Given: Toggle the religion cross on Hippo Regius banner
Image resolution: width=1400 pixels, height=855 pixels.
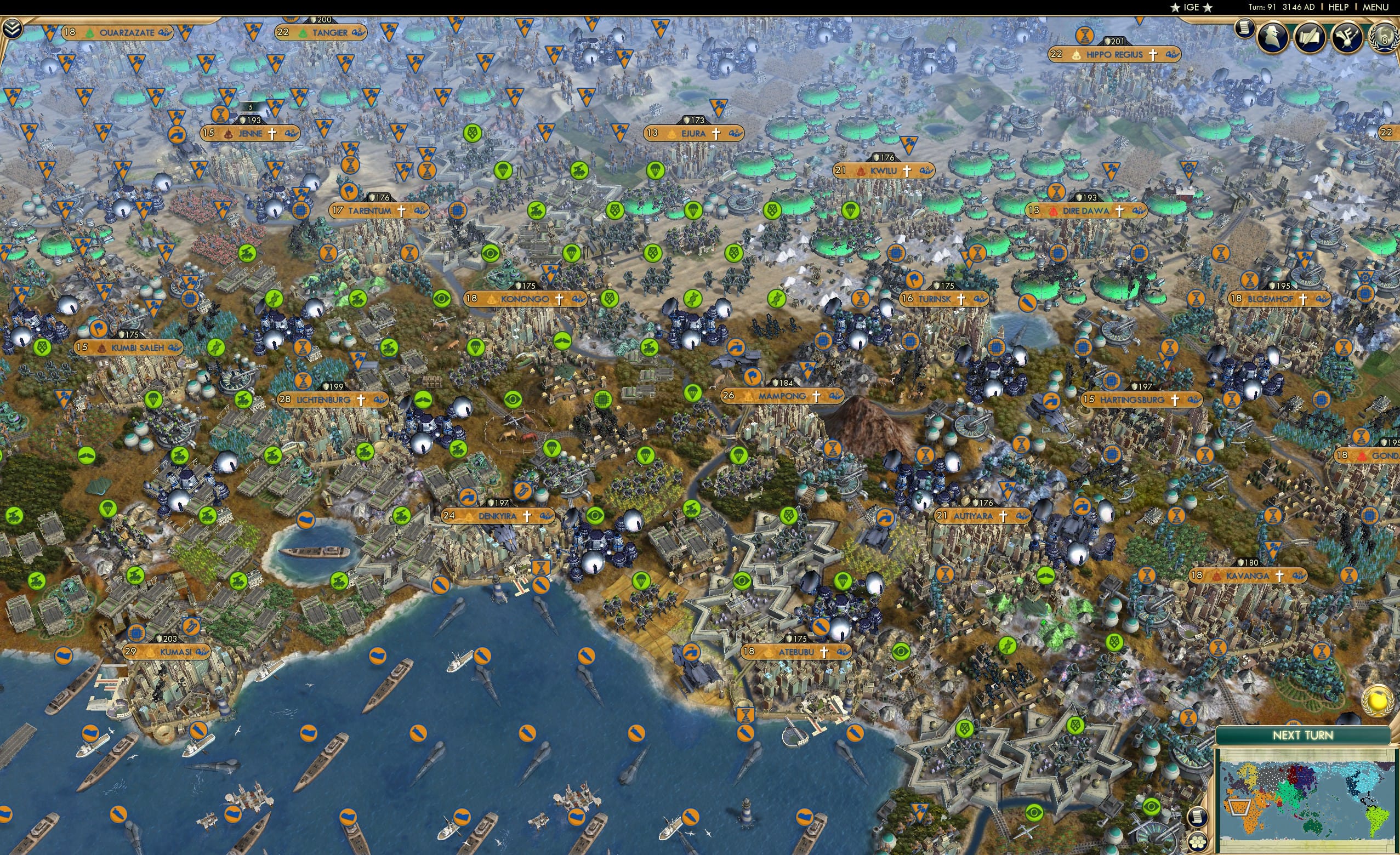Looking at the screenshot, I should point(1153,56).
